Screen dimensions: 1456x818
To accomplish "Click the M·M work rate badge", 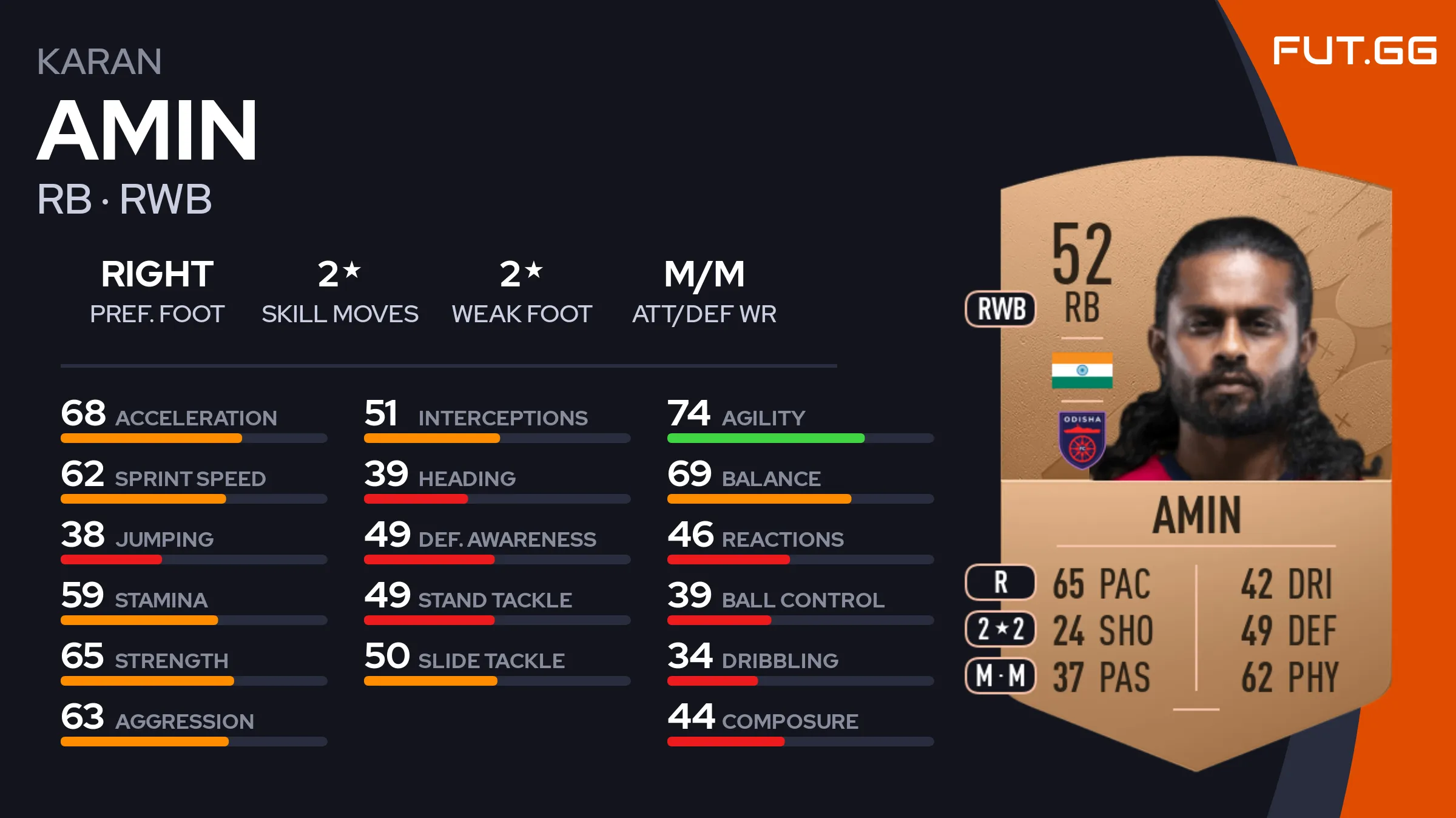I will pos(1000,675).
